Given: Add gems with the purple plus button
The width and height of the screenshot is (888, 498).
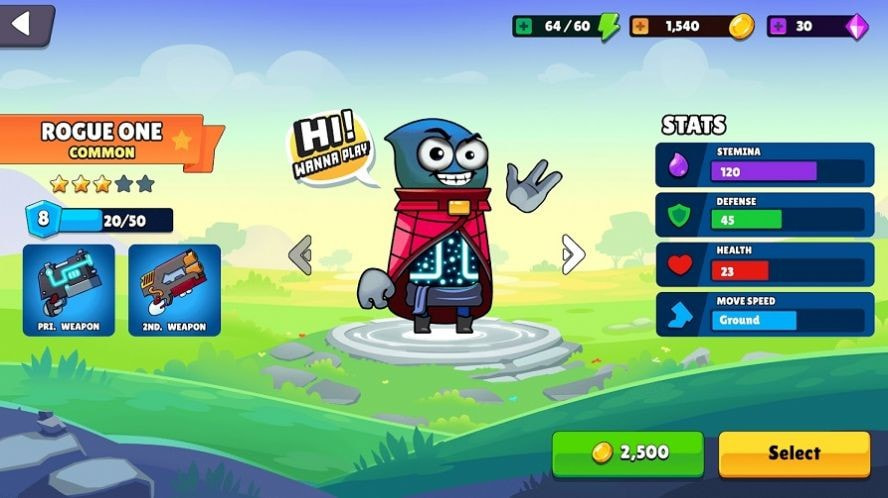Looking at the screenshot, I should coord(777,26).
